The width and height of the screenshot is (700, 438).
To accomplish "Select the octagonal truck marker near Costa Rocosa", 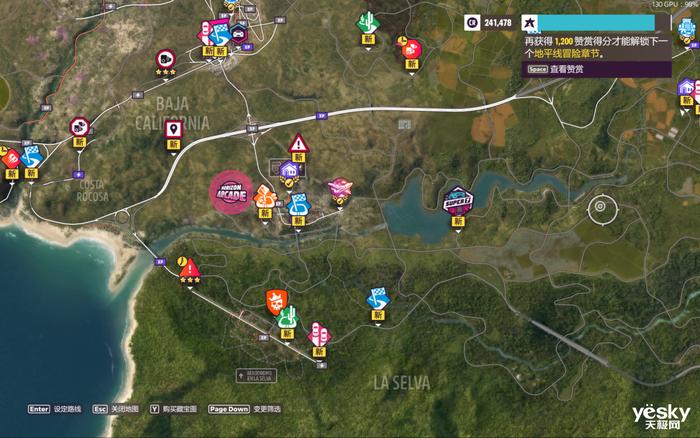I will coord(80,127).
